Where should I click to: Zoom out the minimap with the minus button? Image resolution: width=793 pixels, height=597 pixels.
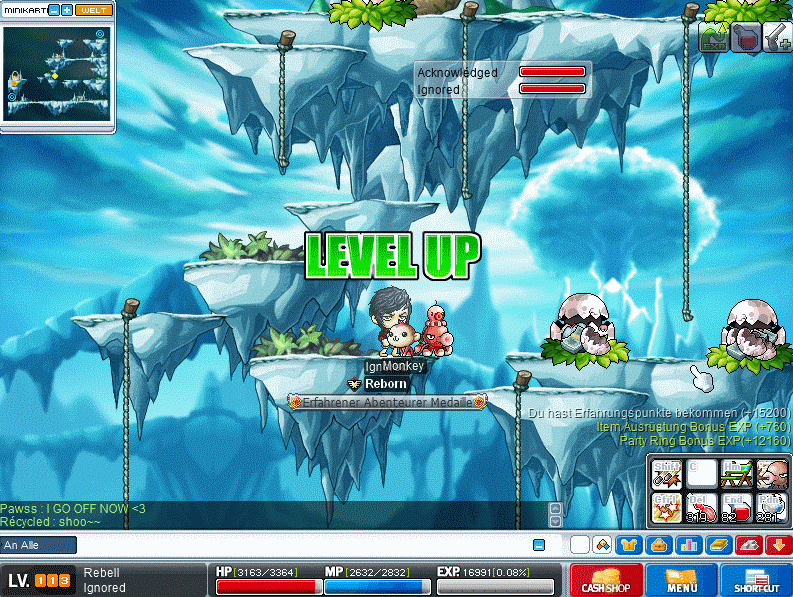(x=53, y=10)
